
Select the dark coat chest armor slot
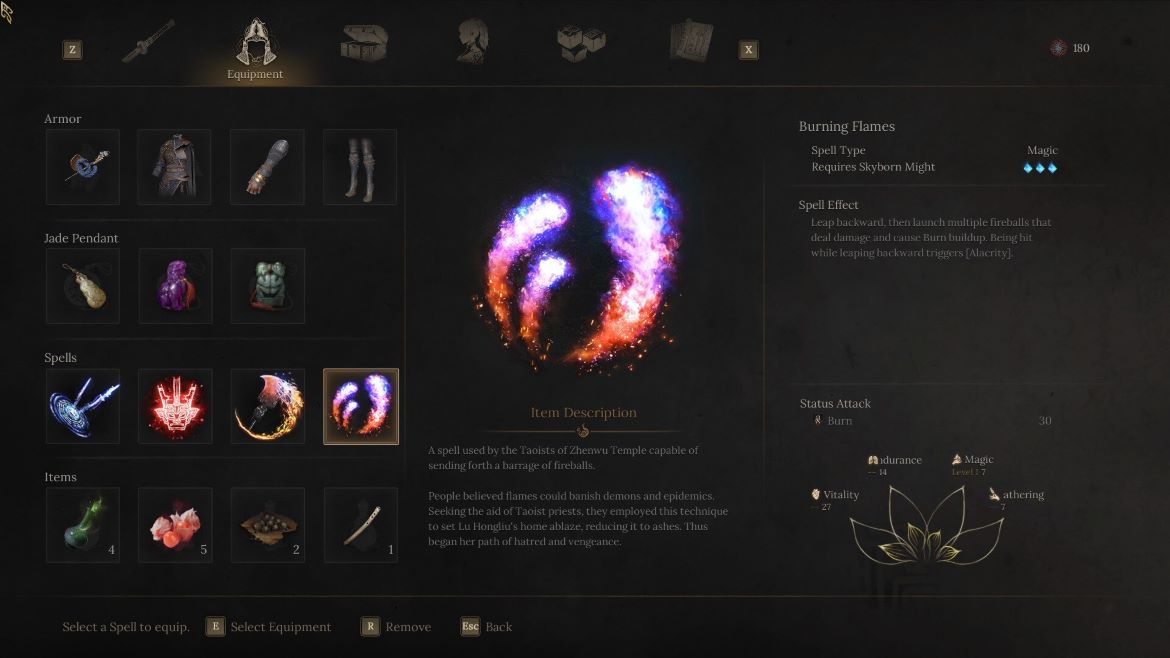pyautogui.click(x=175, y=167)
